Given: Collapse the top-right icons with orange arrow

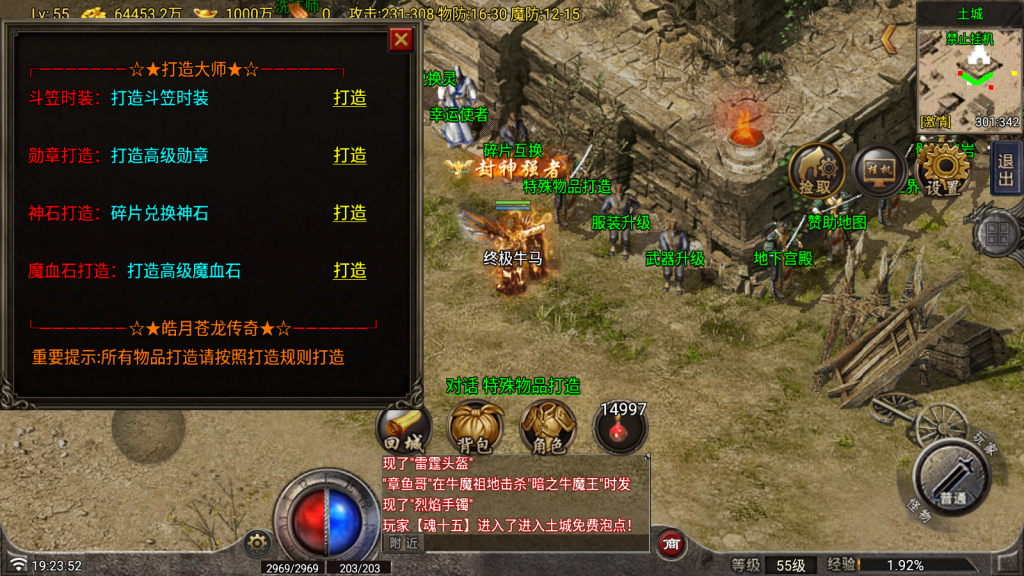Looking at the screenshot, I should point(888,38).
